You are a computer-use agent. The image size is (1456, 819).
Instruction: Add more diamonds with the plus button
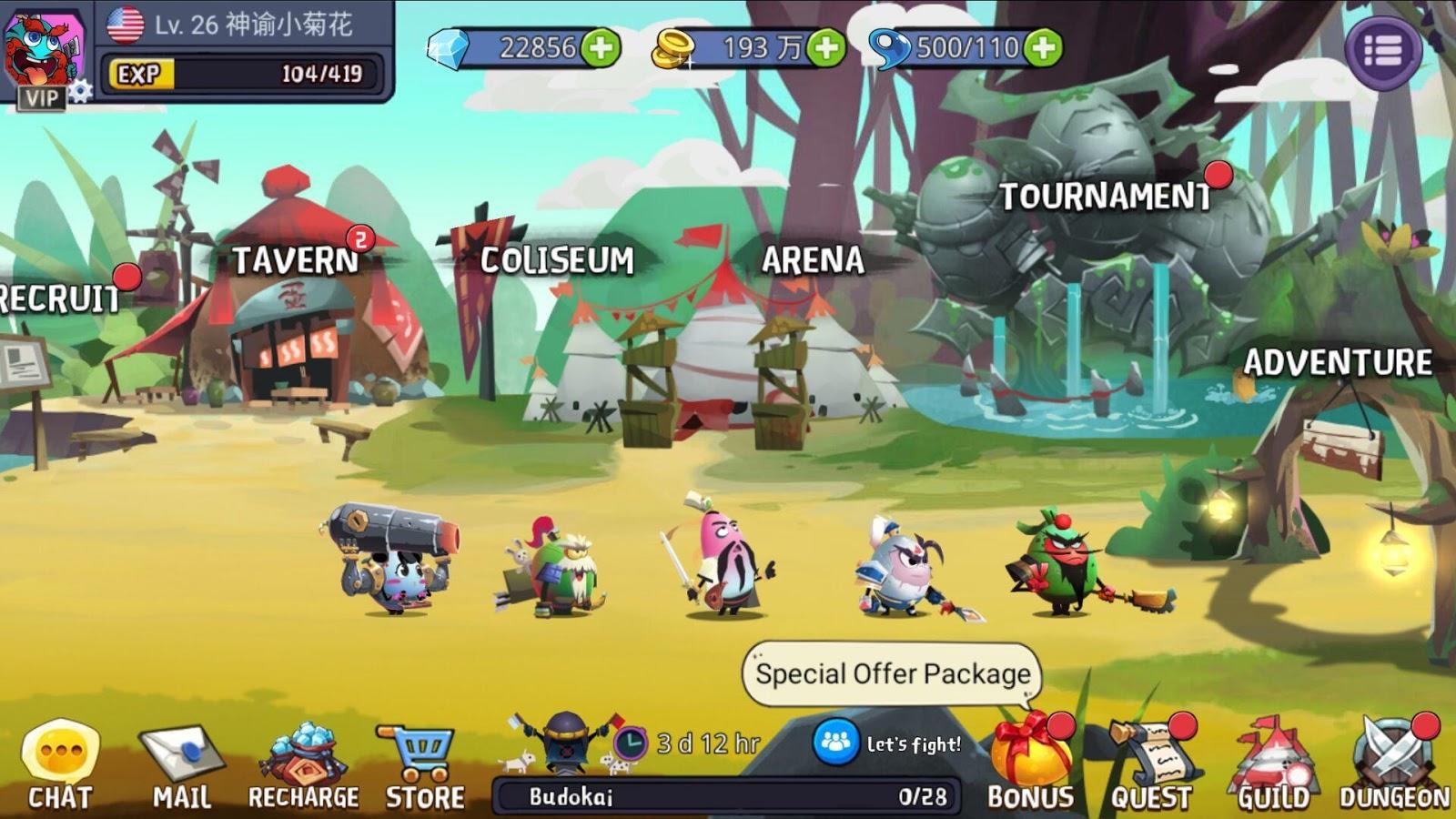[x=601, y=47]
